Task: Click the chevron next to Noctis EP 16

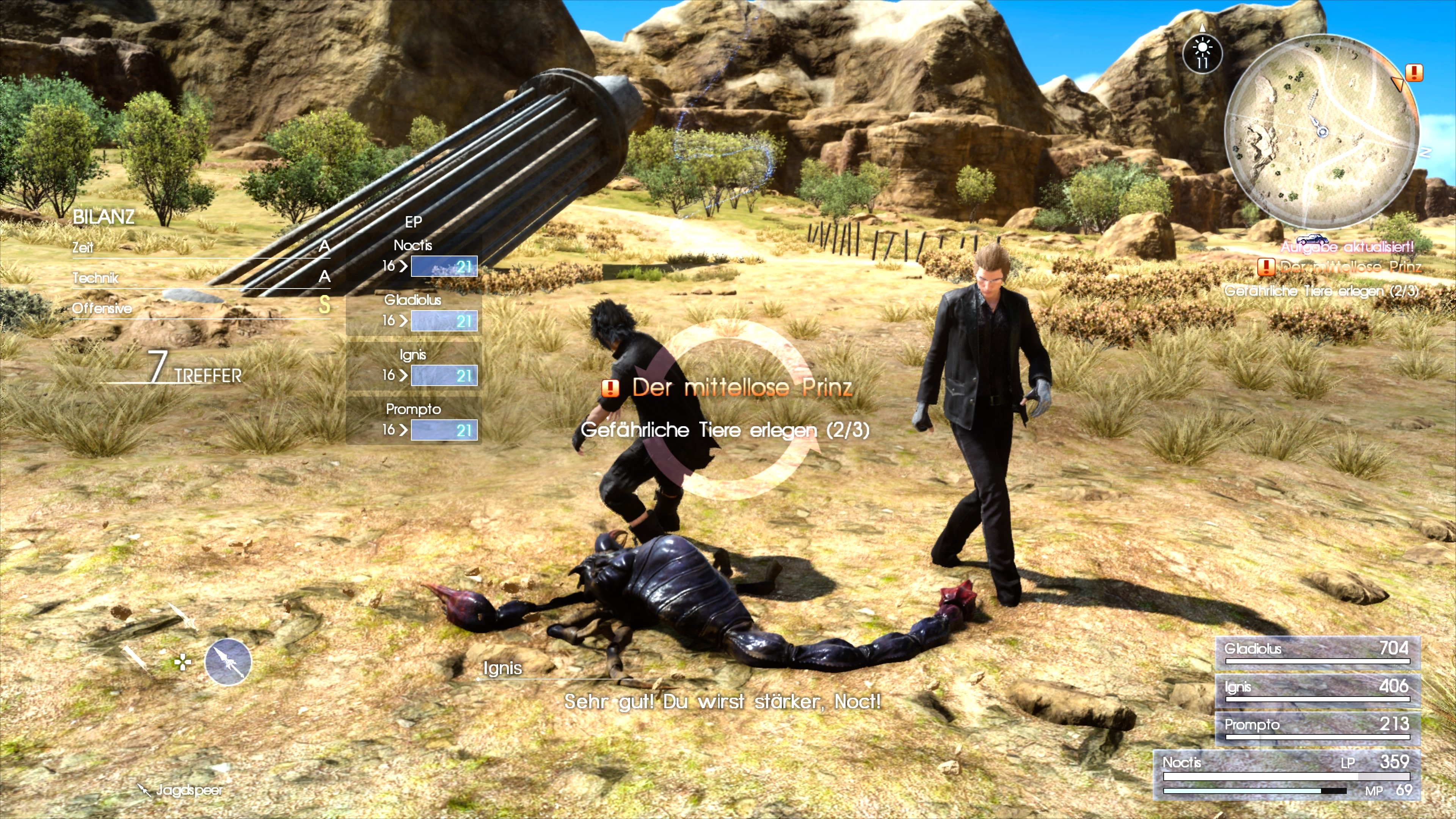Action: tap(403, 267)
